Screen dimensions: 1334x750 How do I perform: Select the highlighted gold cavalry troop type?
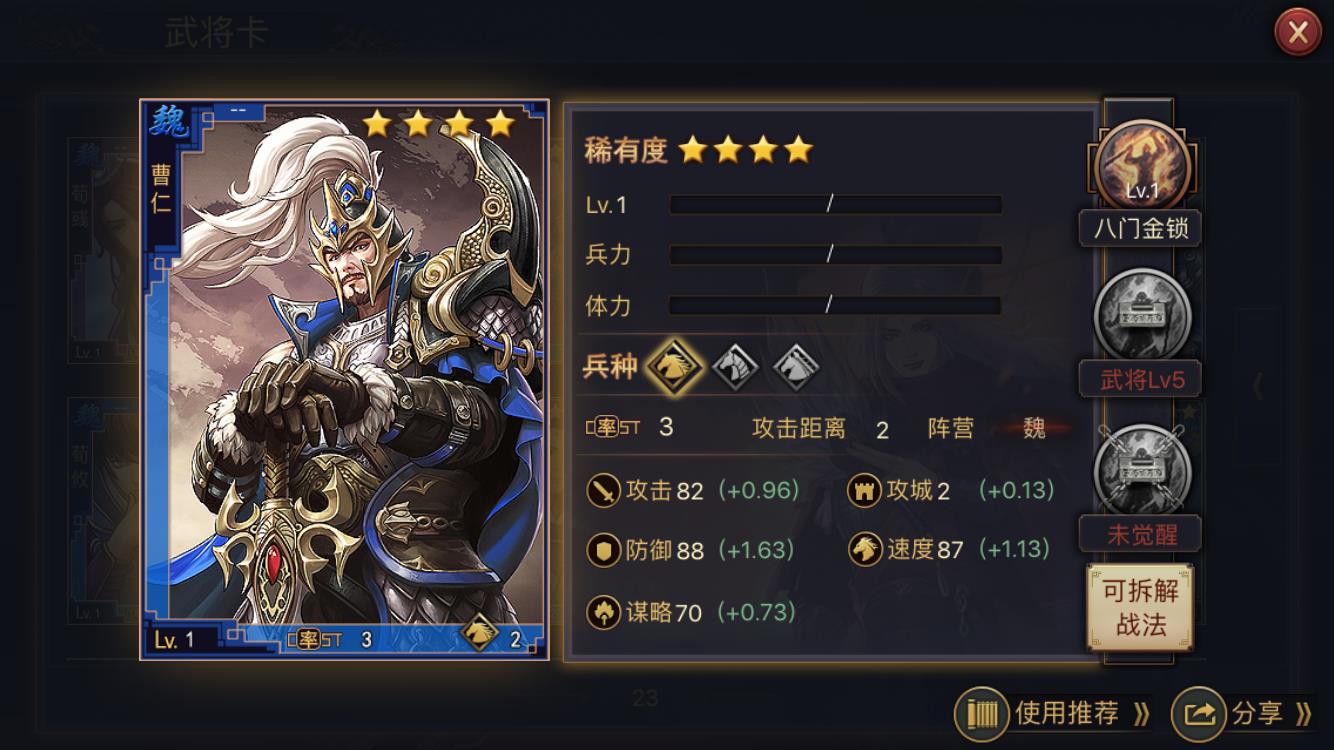[674, 367]
